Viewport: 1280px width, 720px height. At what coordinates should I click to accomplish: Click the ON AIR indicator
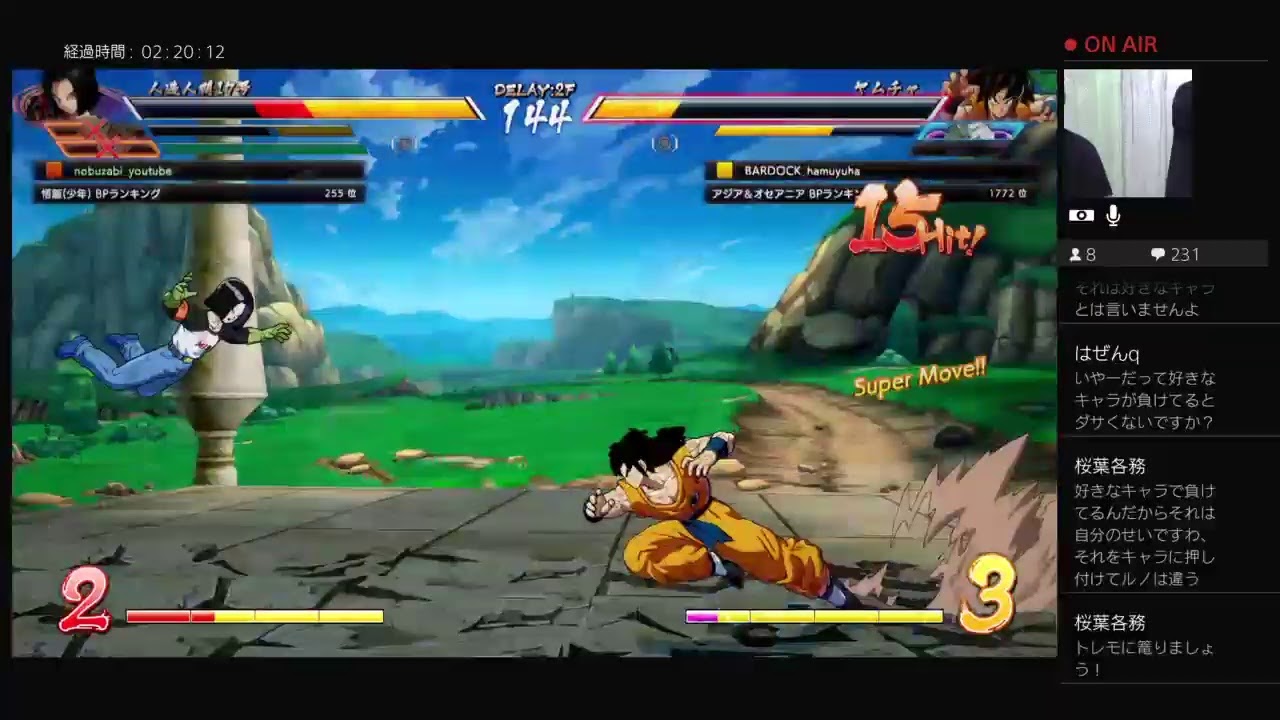[1113, 44]
